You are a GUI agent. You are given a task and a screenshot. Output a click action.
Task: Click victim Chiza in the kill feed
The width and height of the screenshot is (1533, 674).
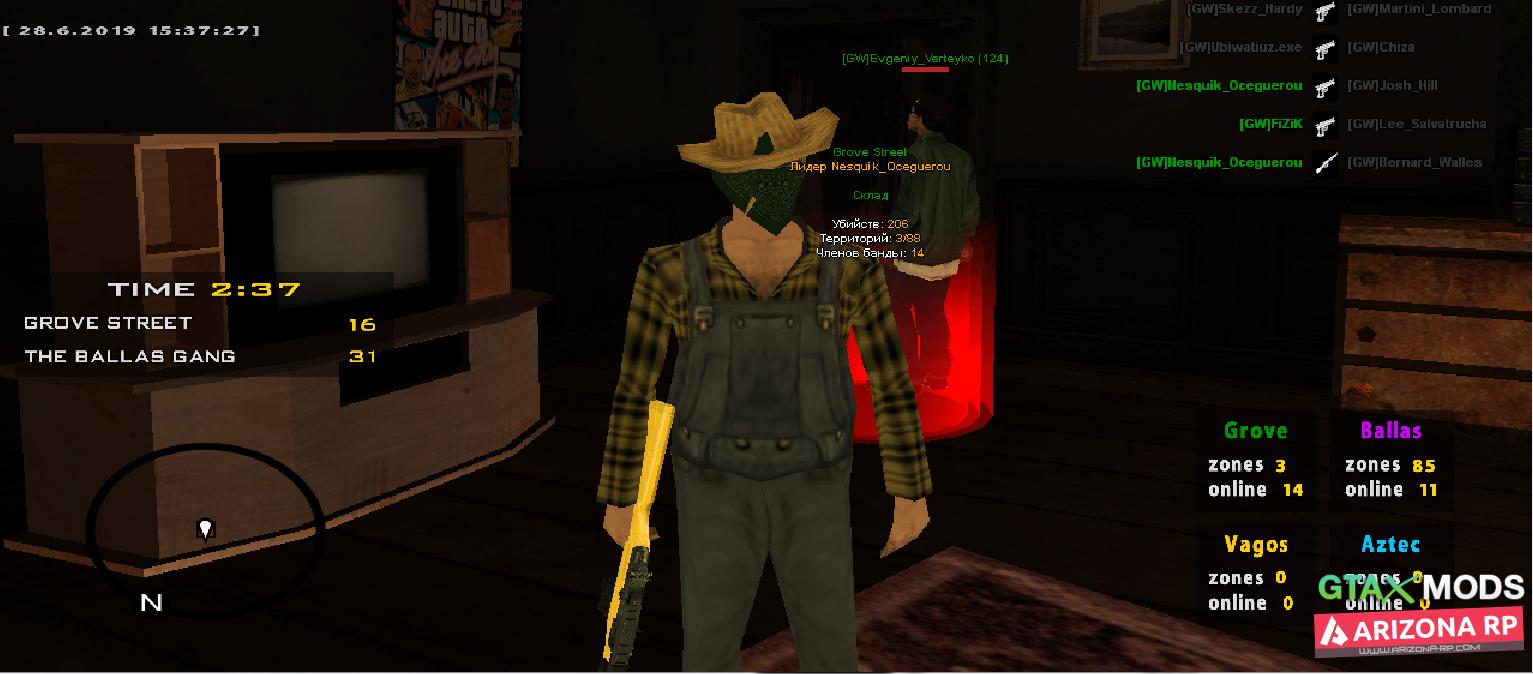click(1380, 47)
